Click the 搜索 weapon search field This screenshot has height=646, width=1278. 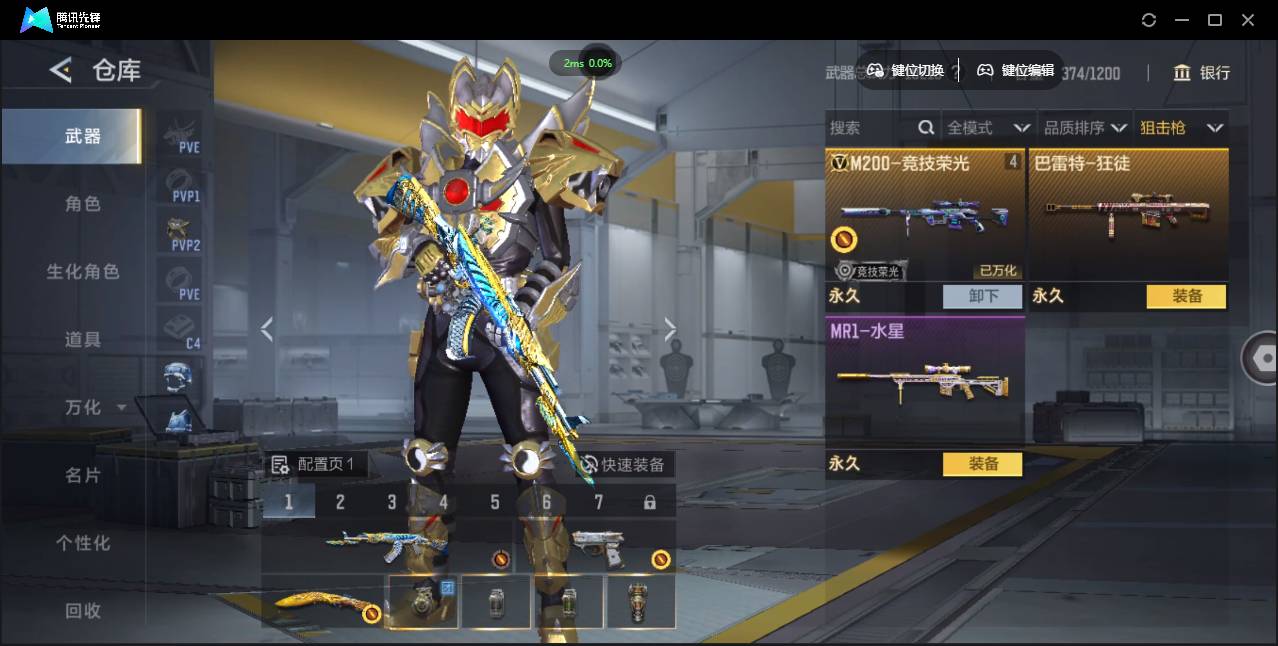click(870, 128)
